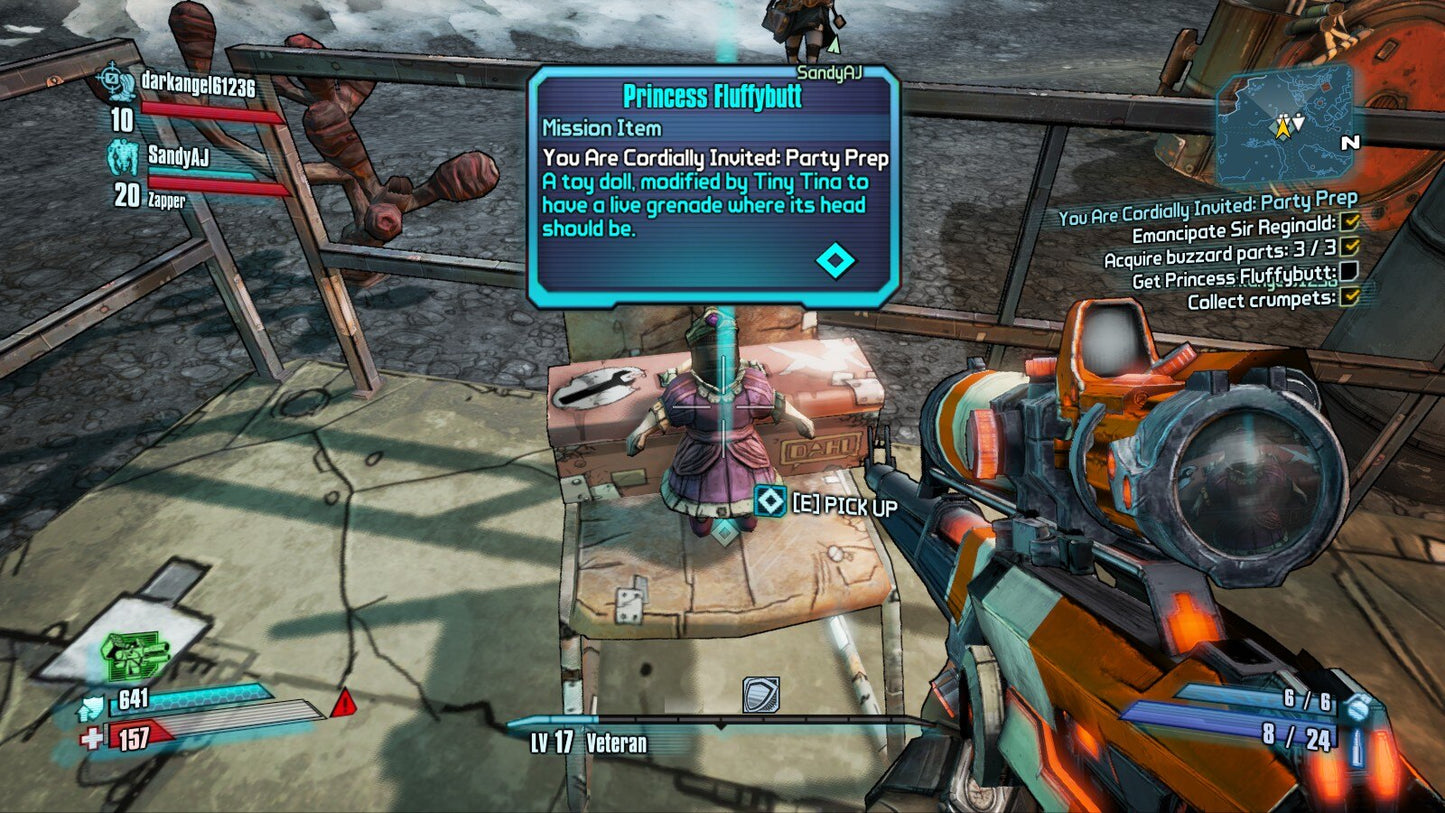The width and height of the screenshot is (1445, 813).
Task: Click the XP shield-arrow icon next to 641
Action: coord(92,706)
